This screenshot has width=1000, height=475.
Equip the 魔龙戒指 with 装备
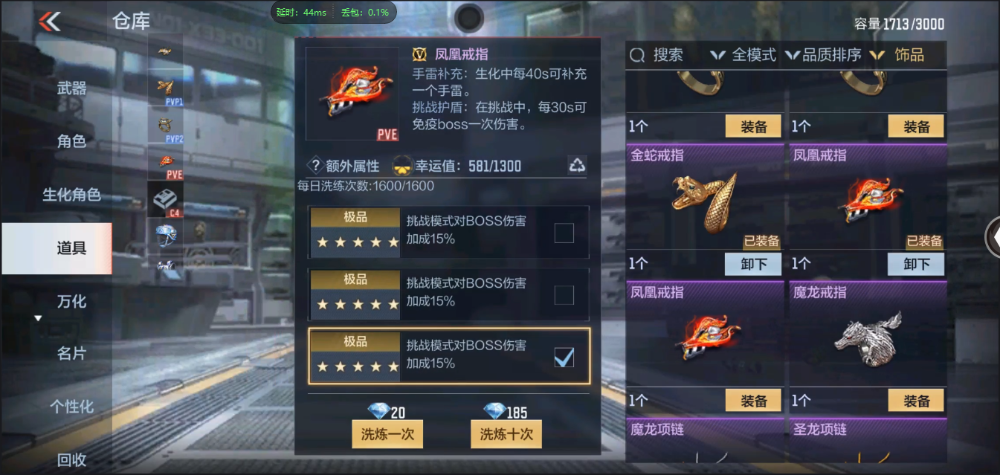(915, 401)
